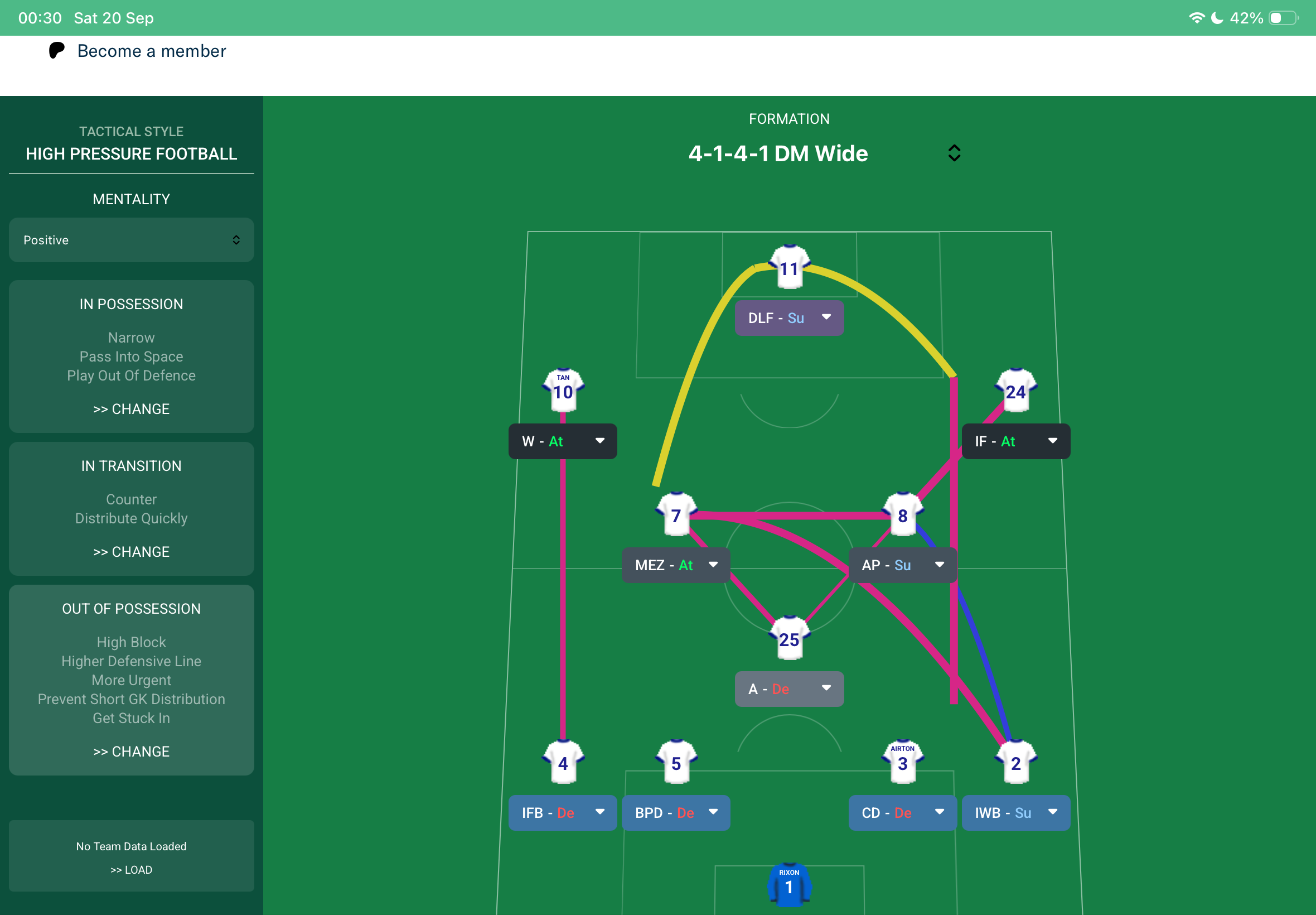Image resolution: width=1316 pixels, height=915 pixels.
Task: Select anchor man shirt number 25
Action: click(x=788, y=638)
